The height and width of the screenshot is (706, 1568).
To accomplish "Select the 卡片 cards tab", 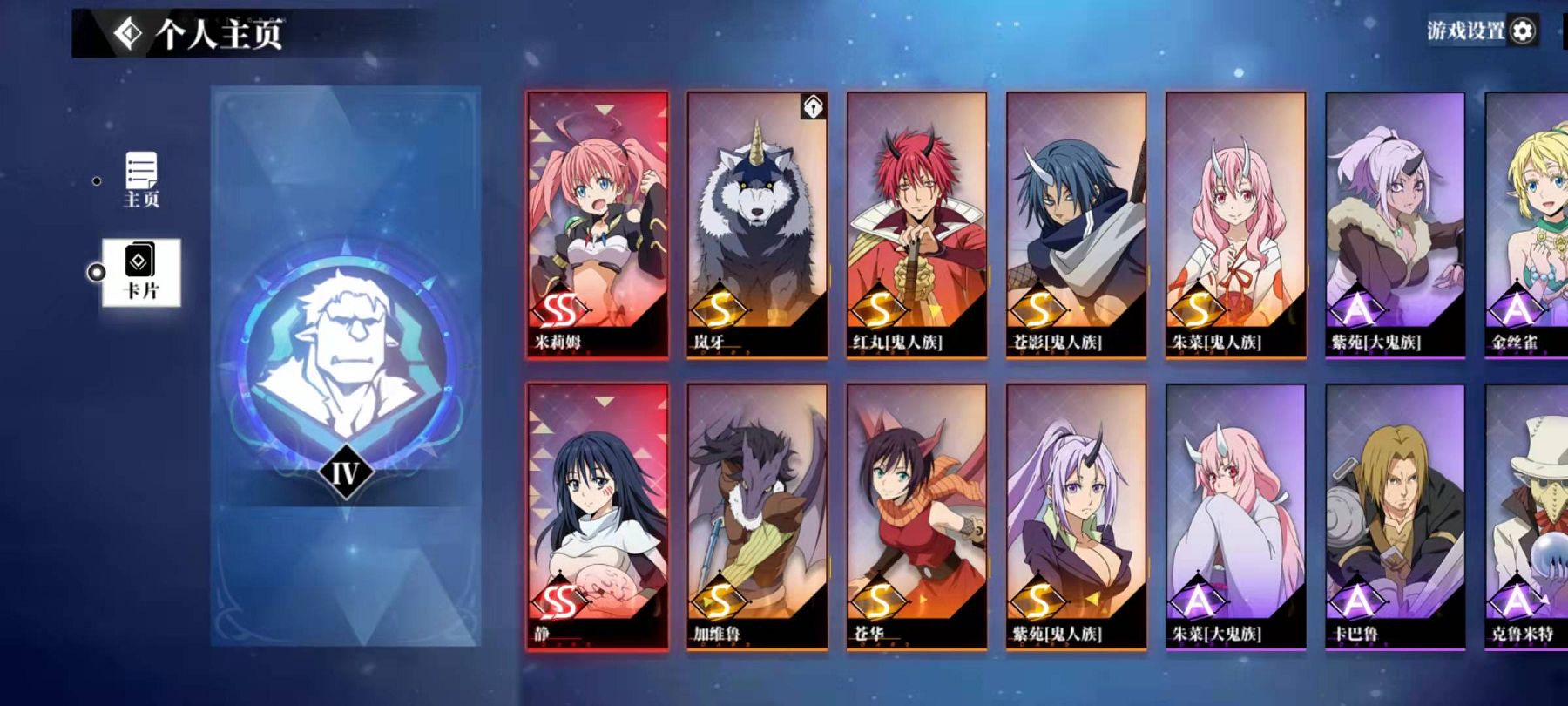I will coord(141,272).
